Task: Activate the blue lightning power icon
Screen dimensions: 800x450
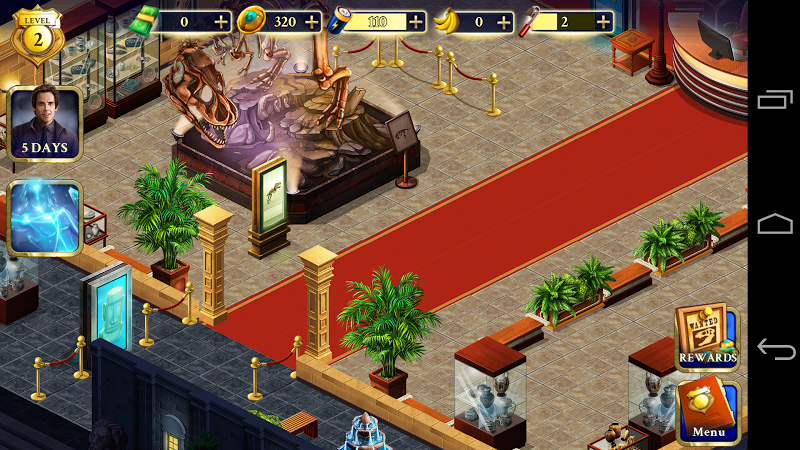Action: tap(44, 218)
